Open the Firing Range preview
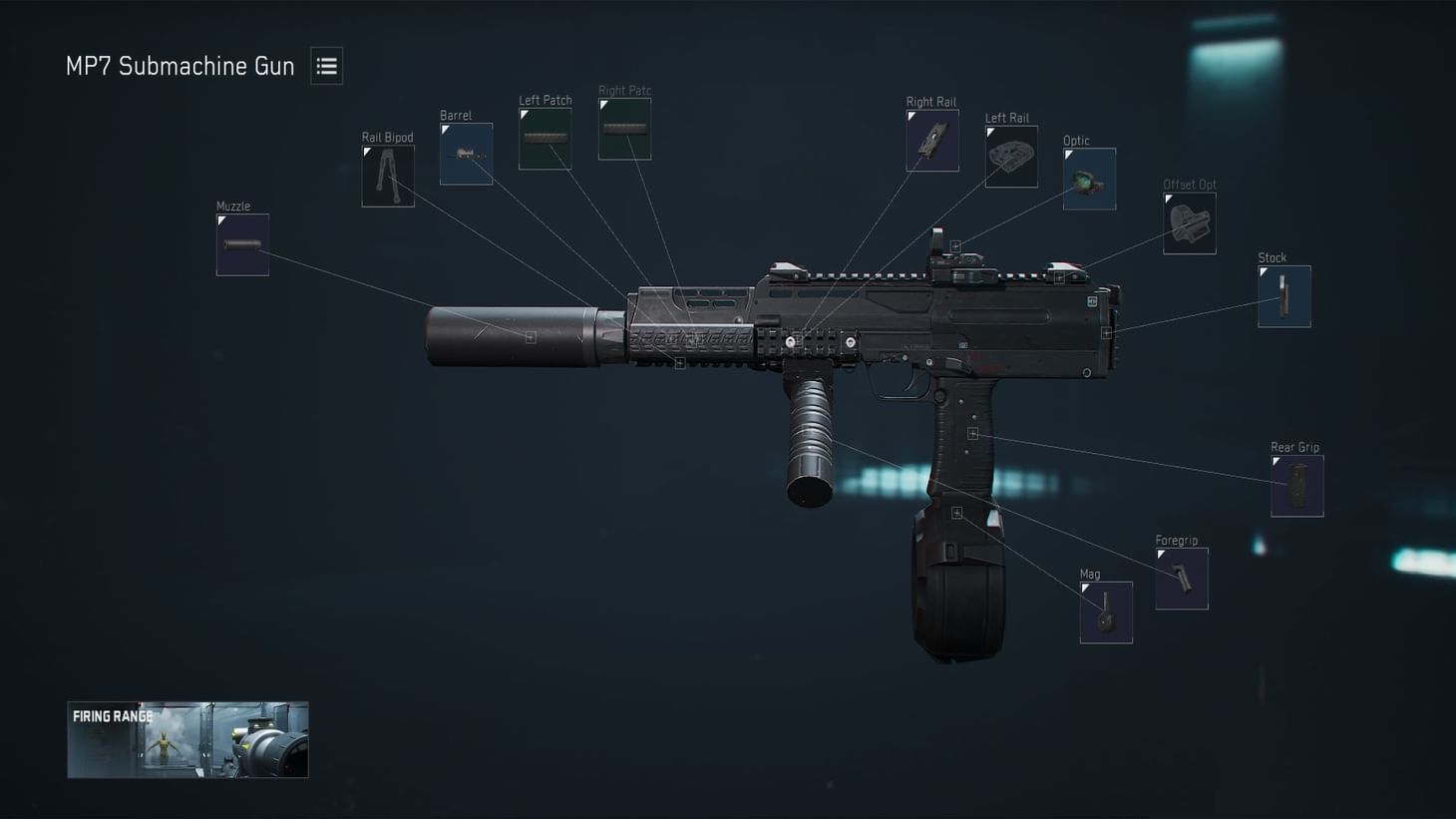This screenshot has width=1456, height=819. coord(187,738)
